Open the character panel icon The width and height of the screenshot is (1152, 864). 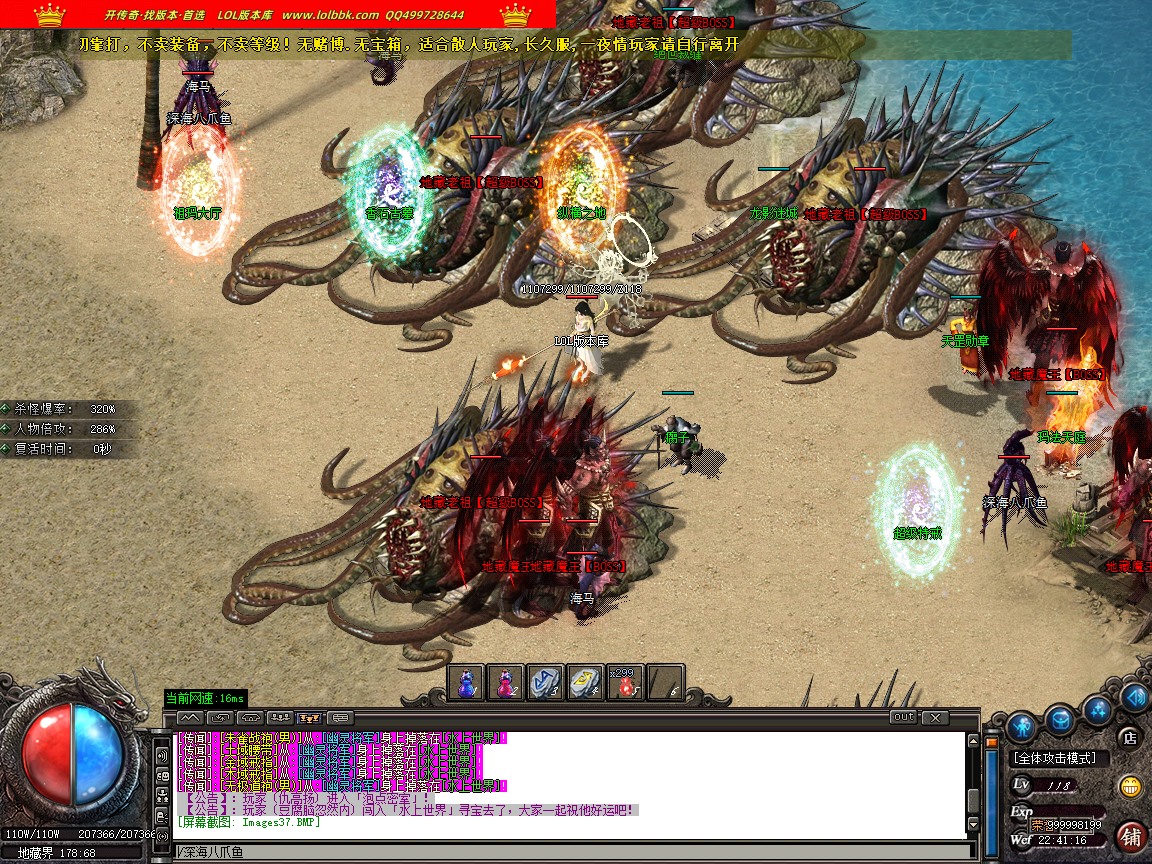coord(1020,724)
